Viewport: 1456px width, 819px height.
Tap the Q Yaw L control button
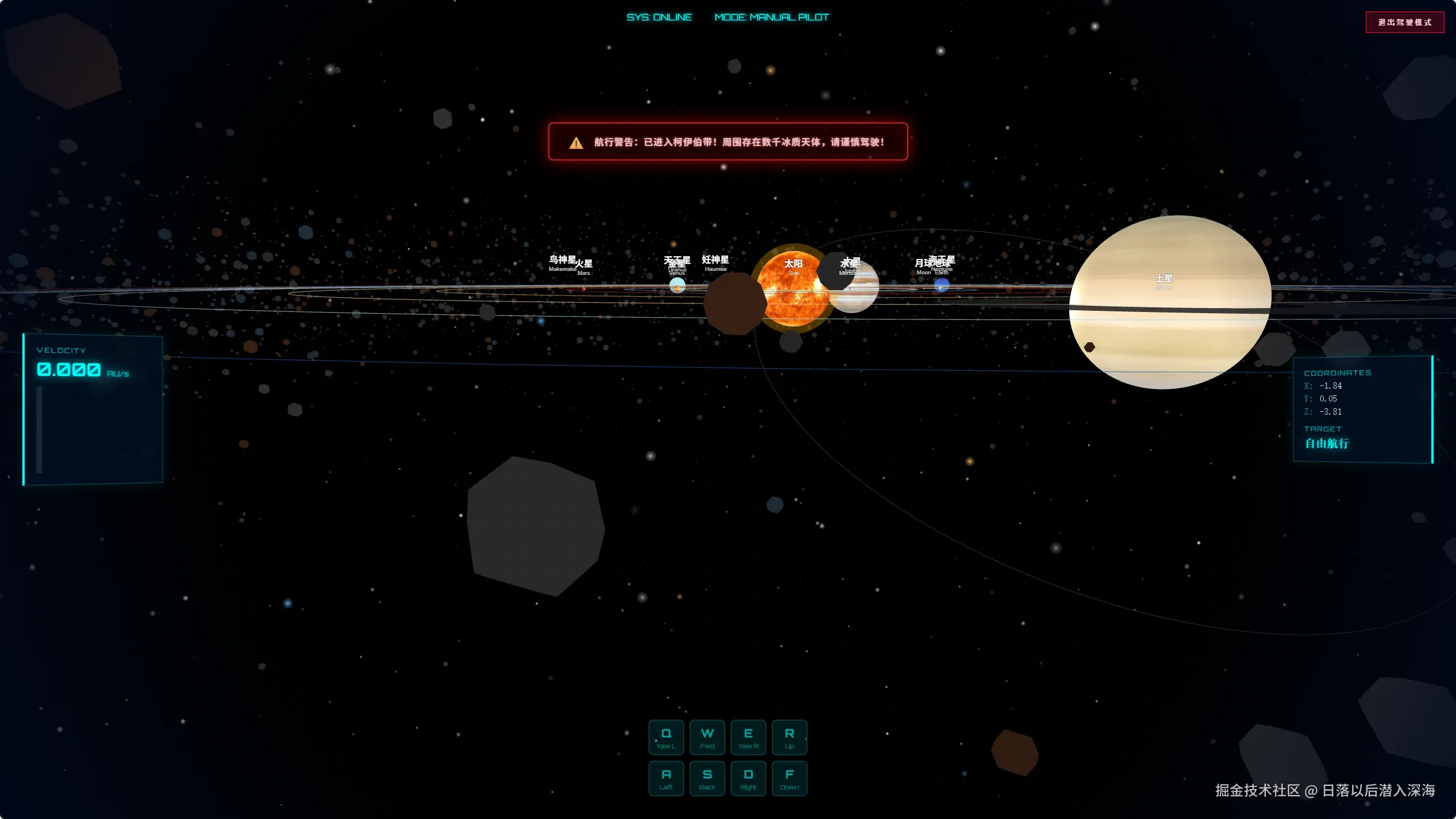(x=666, y=737)
